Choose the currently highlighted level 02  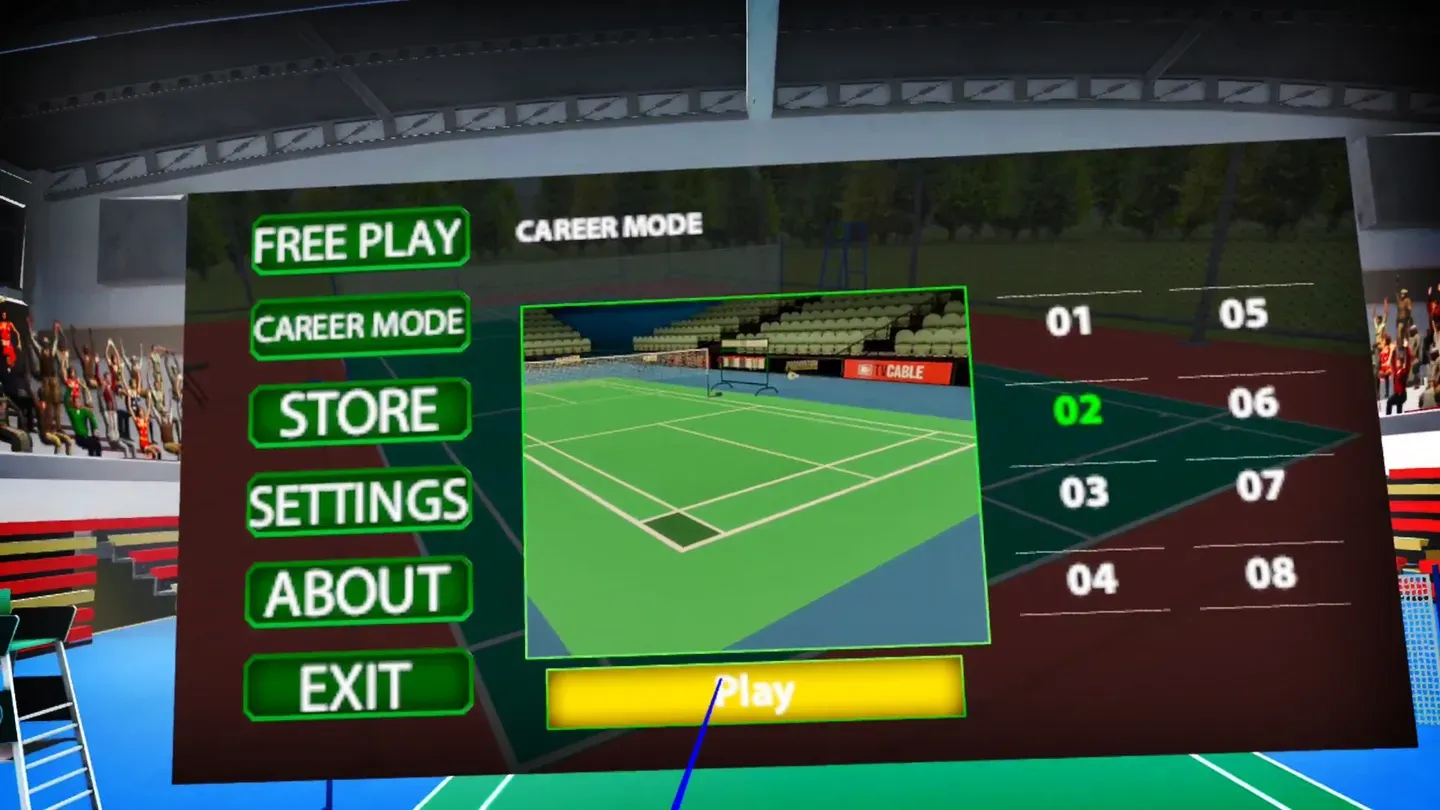1077,412
